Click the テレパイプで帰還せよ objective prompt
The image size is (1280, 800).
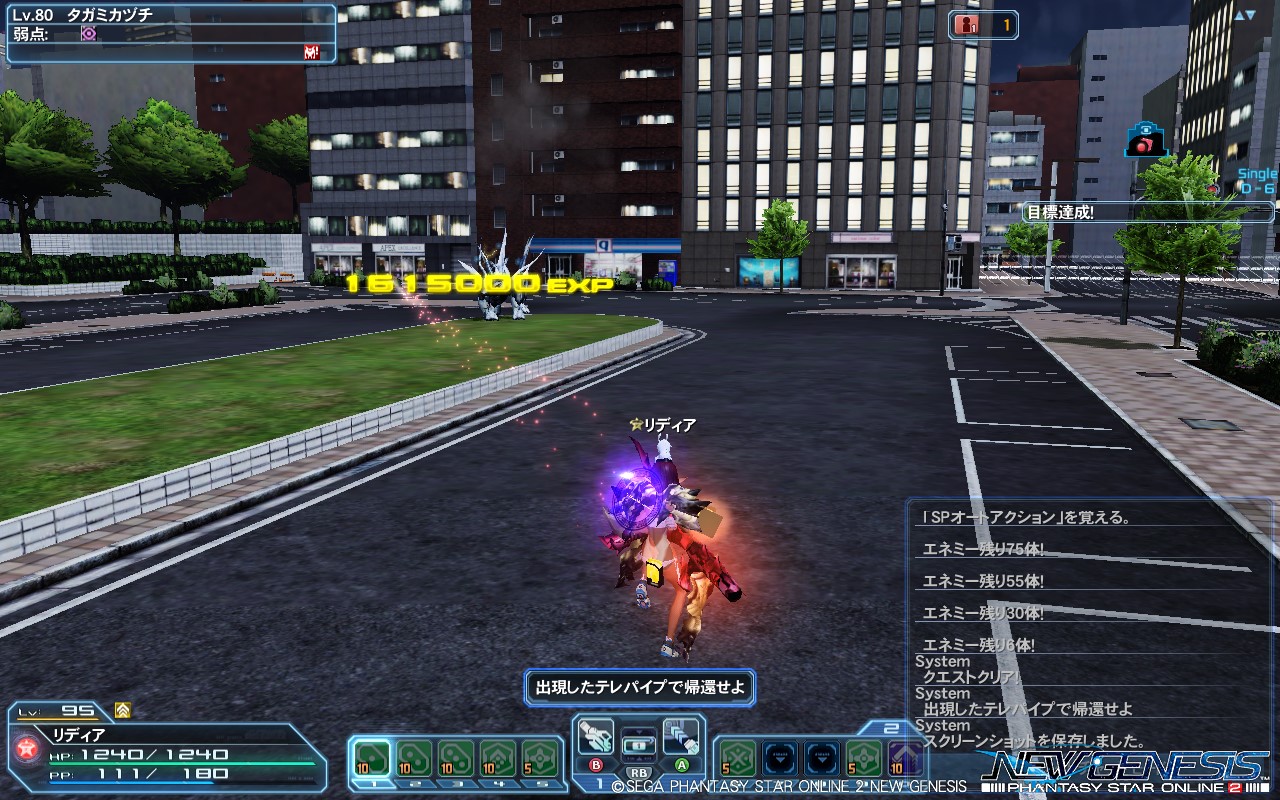[x=640, y=688]
